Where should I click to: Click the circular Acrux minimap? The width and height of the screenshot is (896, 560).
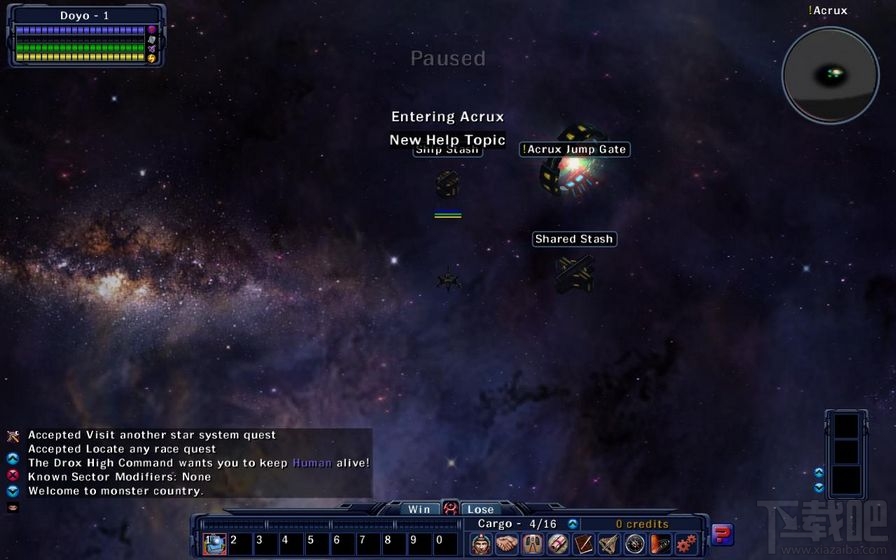point(830,75)
